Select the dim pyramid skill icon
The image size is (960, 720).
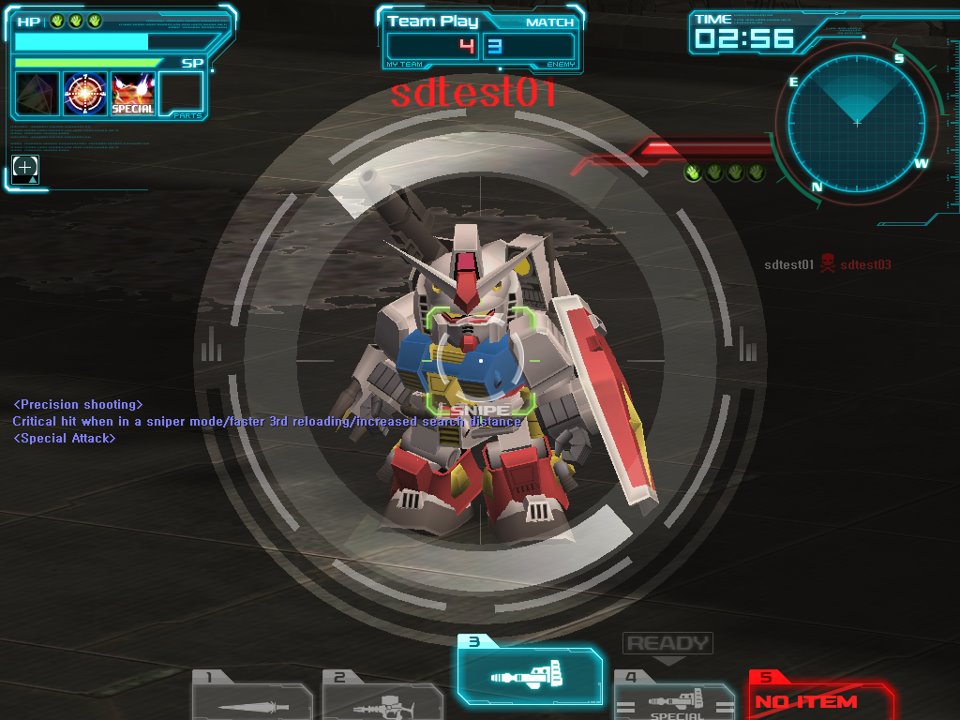point(37,93)
